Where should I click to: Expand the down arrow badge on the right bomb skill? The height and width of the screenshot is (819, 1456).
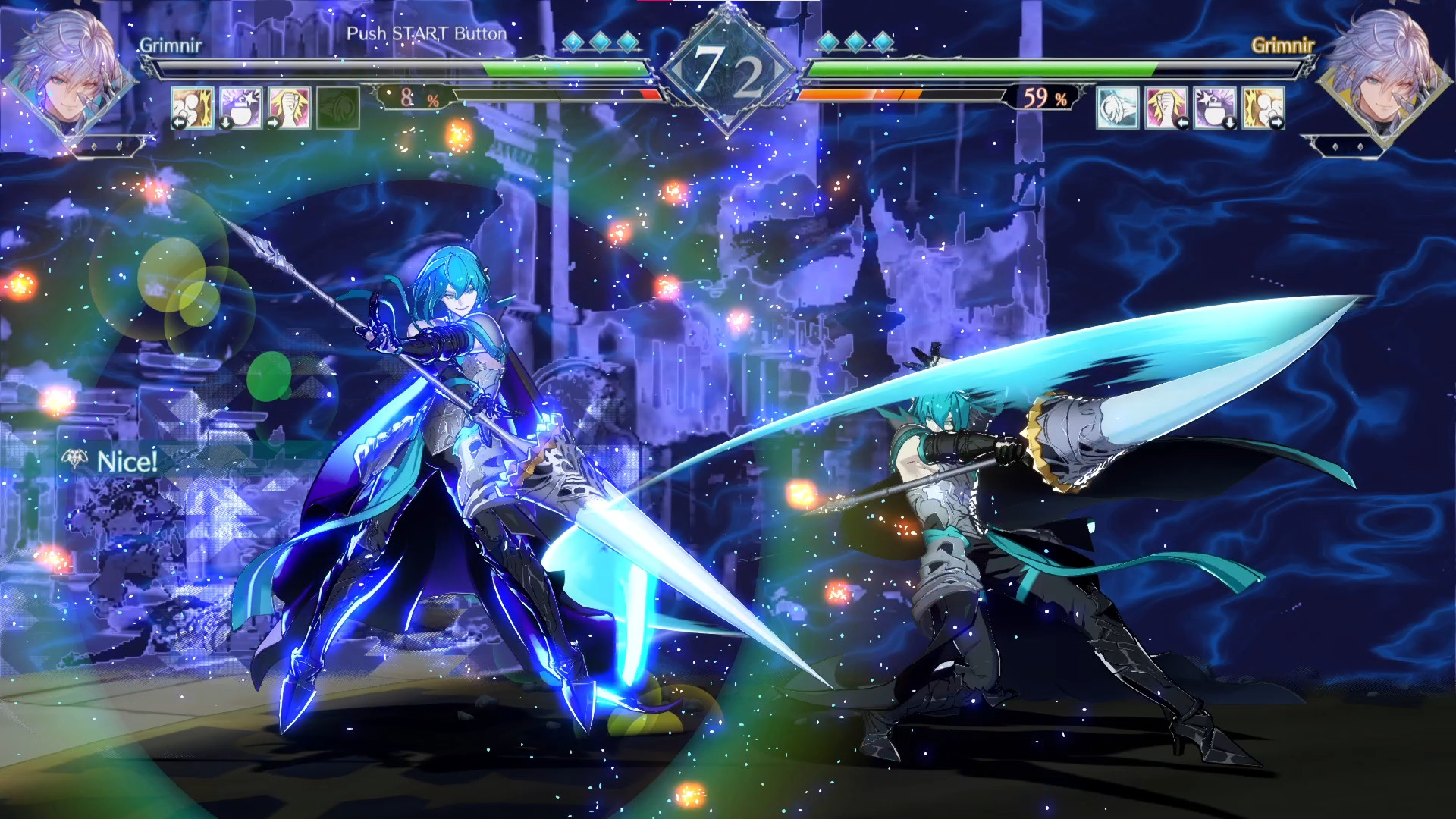point(1231,123)
